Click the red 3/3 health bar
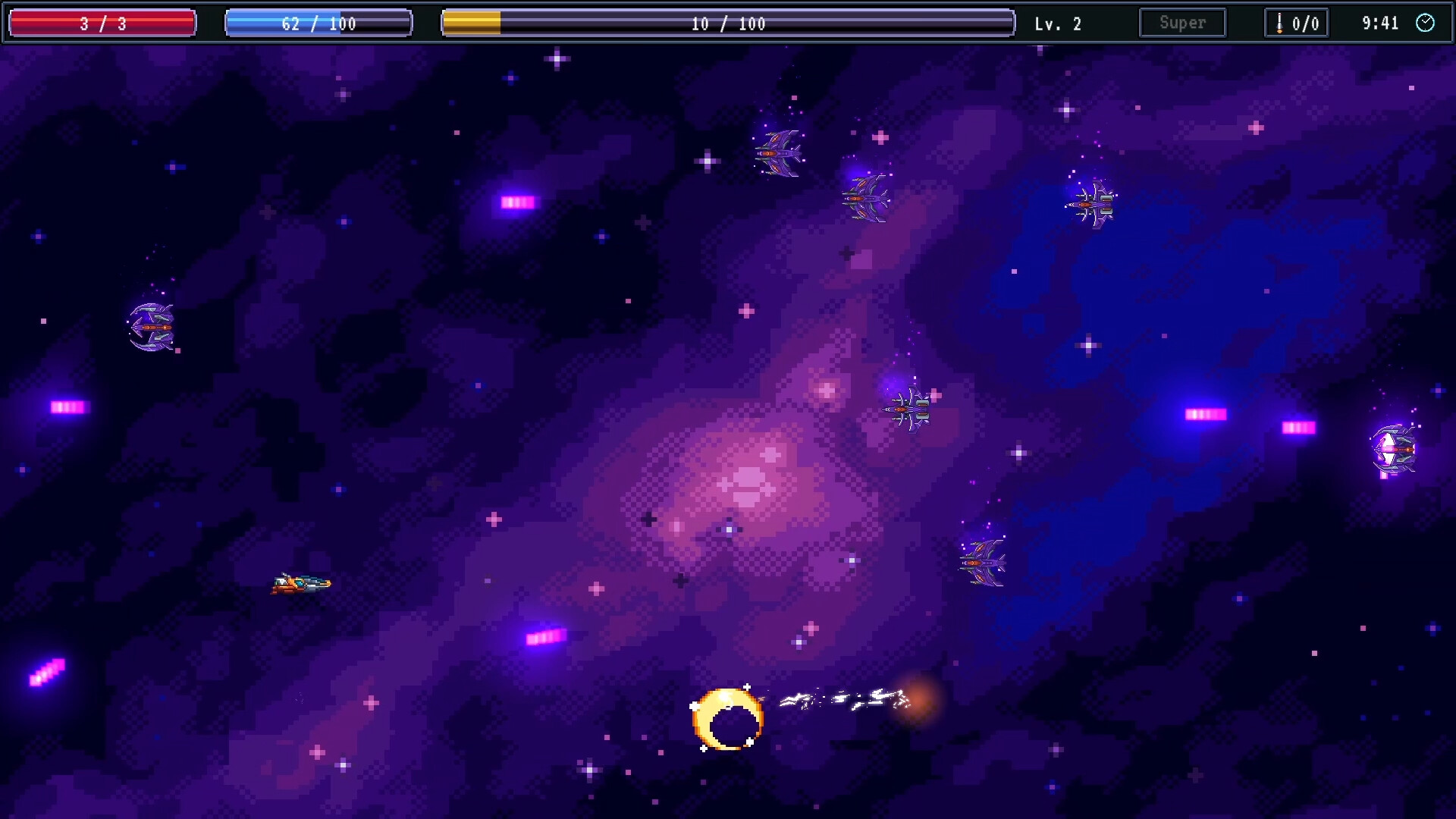 (x=102, y=23)
